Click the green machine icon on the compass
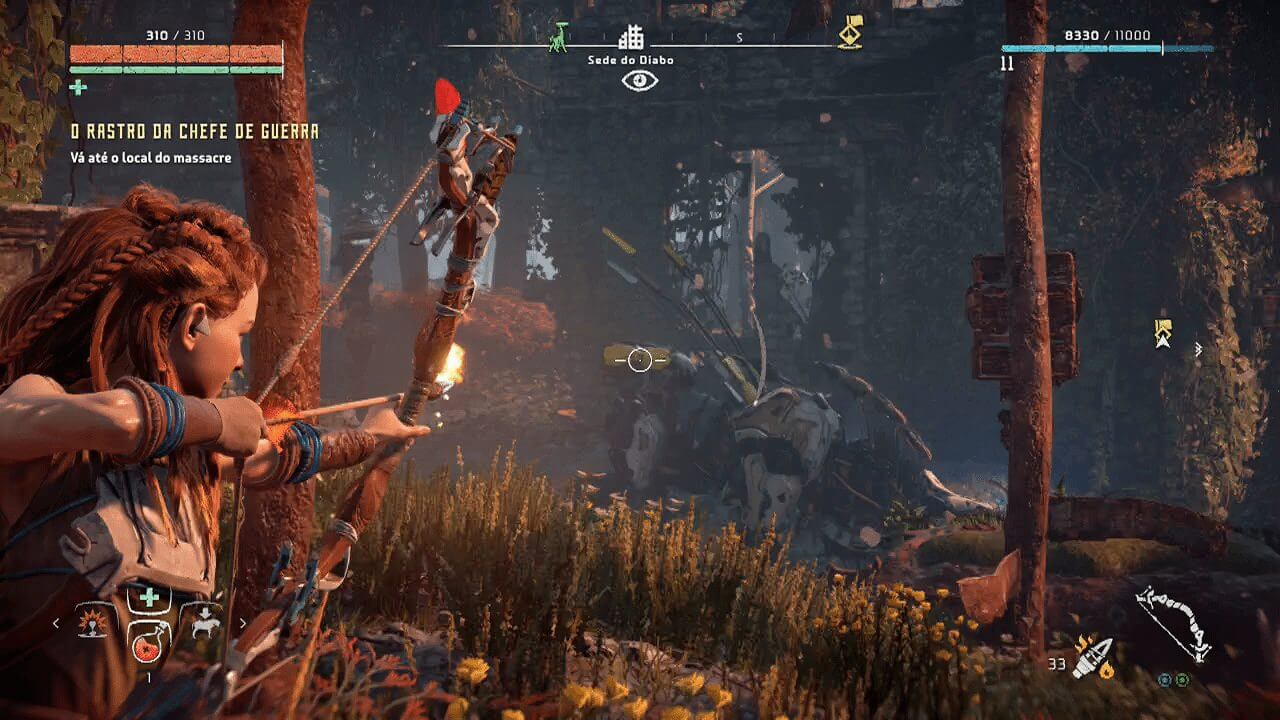Image resolution: width=1280 pixels, height=720 pixels. point(558,37)
